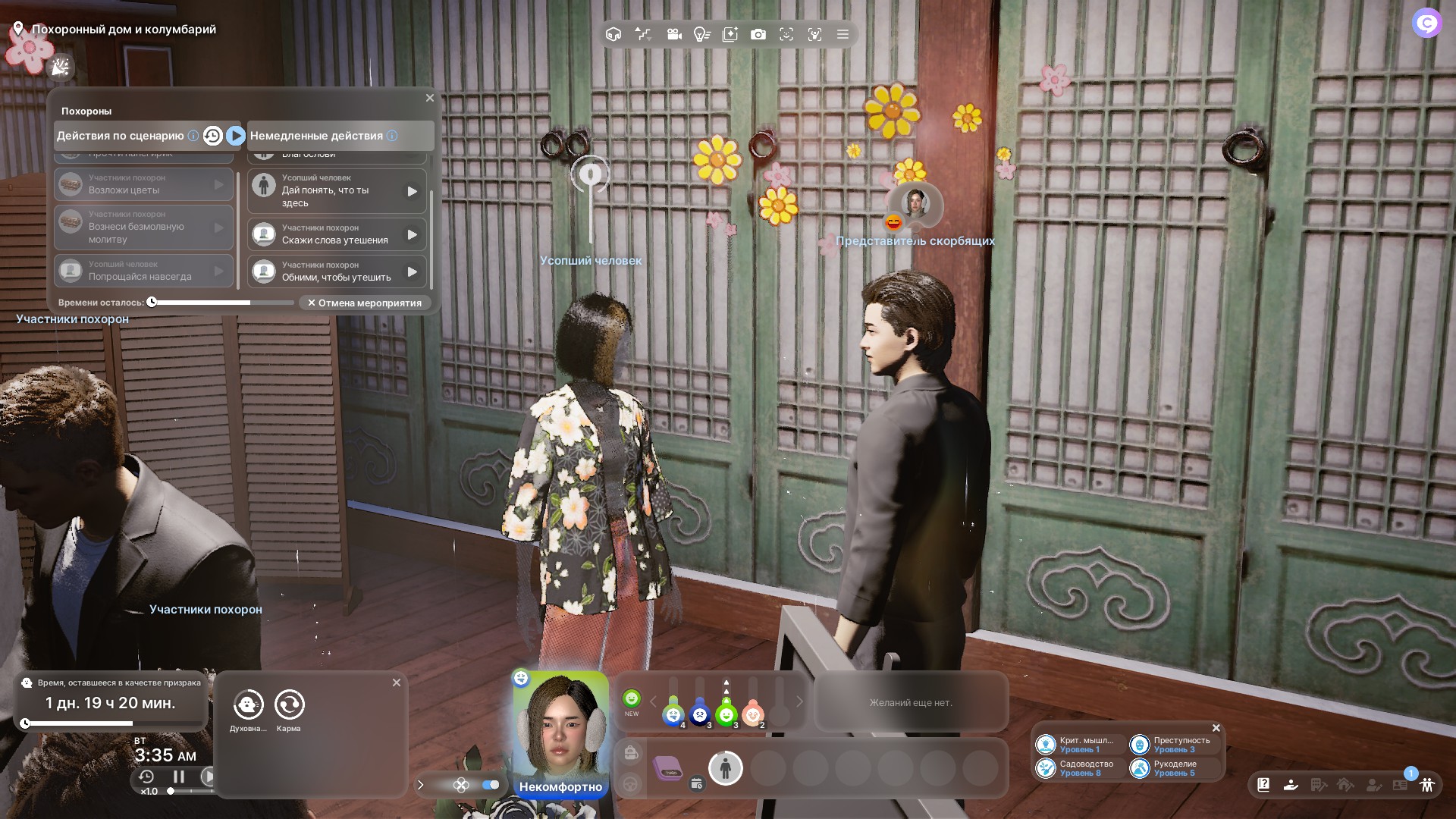The width and height of the screenshot is (1456, 819).
Task: Close the ghost karma panel
Action: tap(397, 682)
